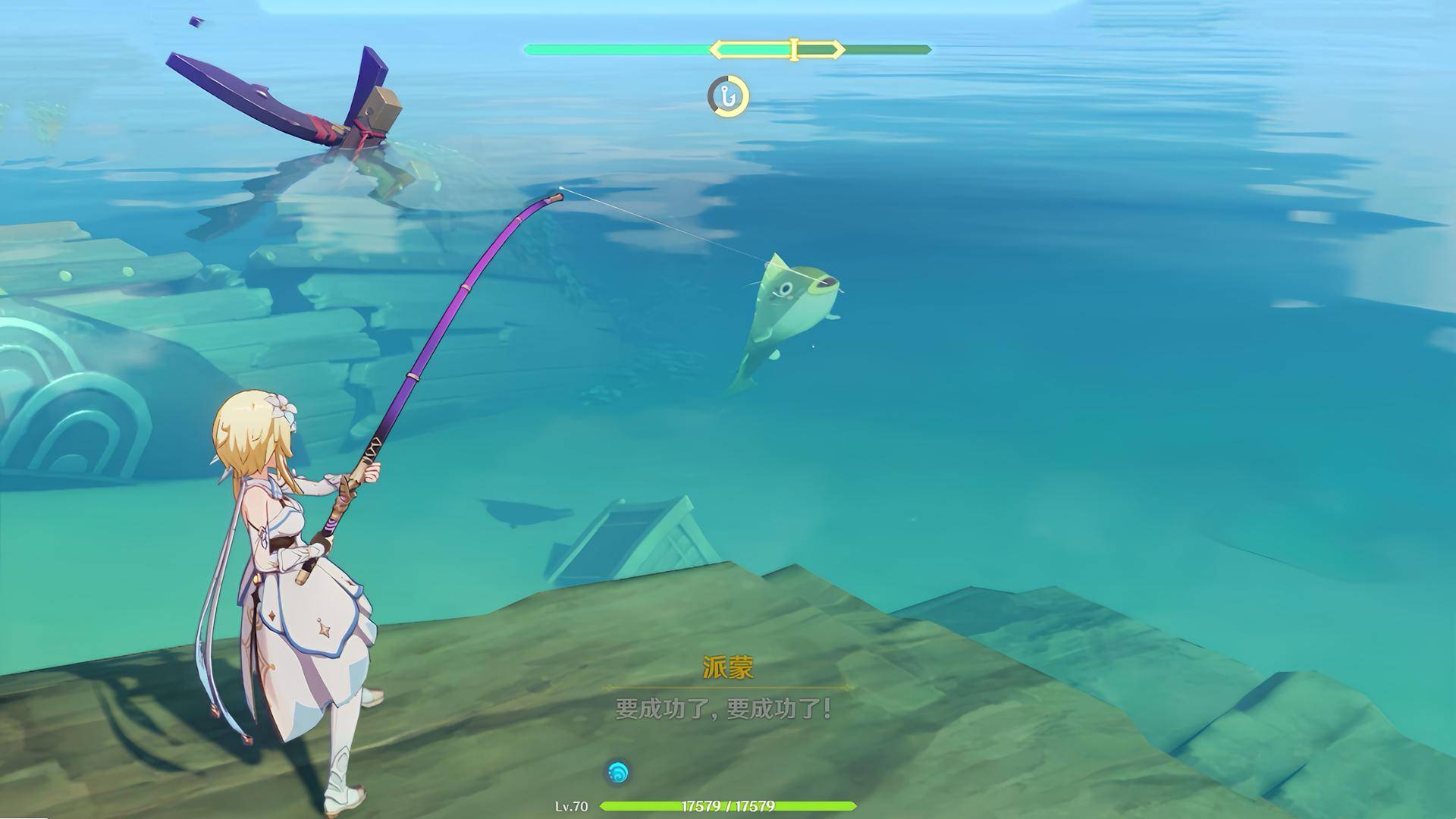Click the fishing hook progress icon
The image size is (1456, 819).
tap(728, 96)
